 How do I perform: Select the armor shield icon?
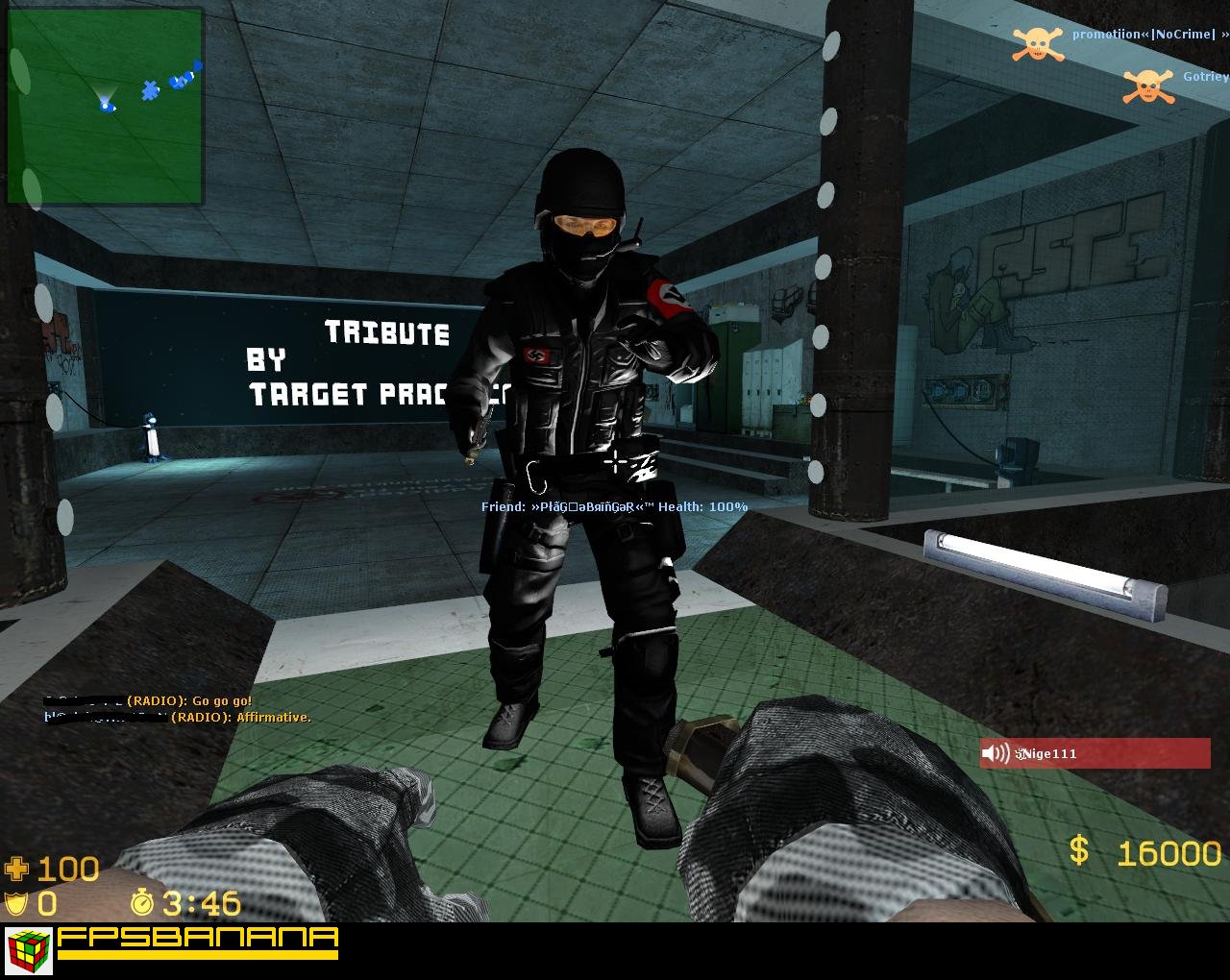pyautogui.click(x=15, y=903)
